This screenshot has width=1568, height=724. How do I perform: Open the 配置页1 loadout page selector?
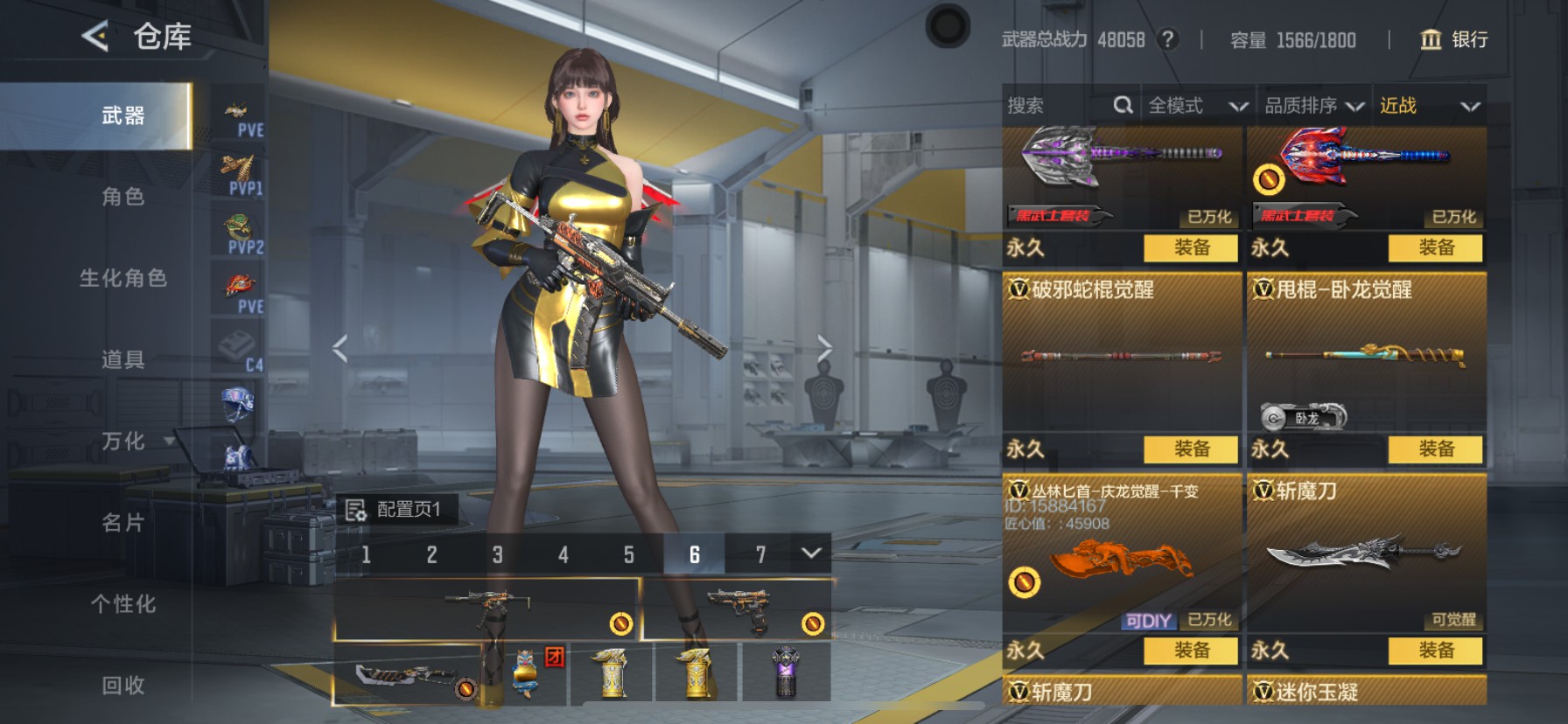point(397,509)
